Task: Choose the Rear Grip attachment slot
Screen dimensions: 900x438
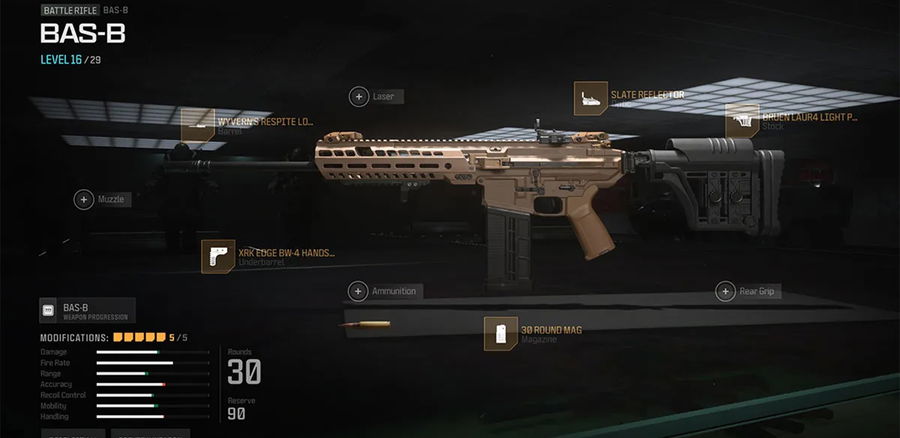Action: pyautogui.click(x=727, y=292)
